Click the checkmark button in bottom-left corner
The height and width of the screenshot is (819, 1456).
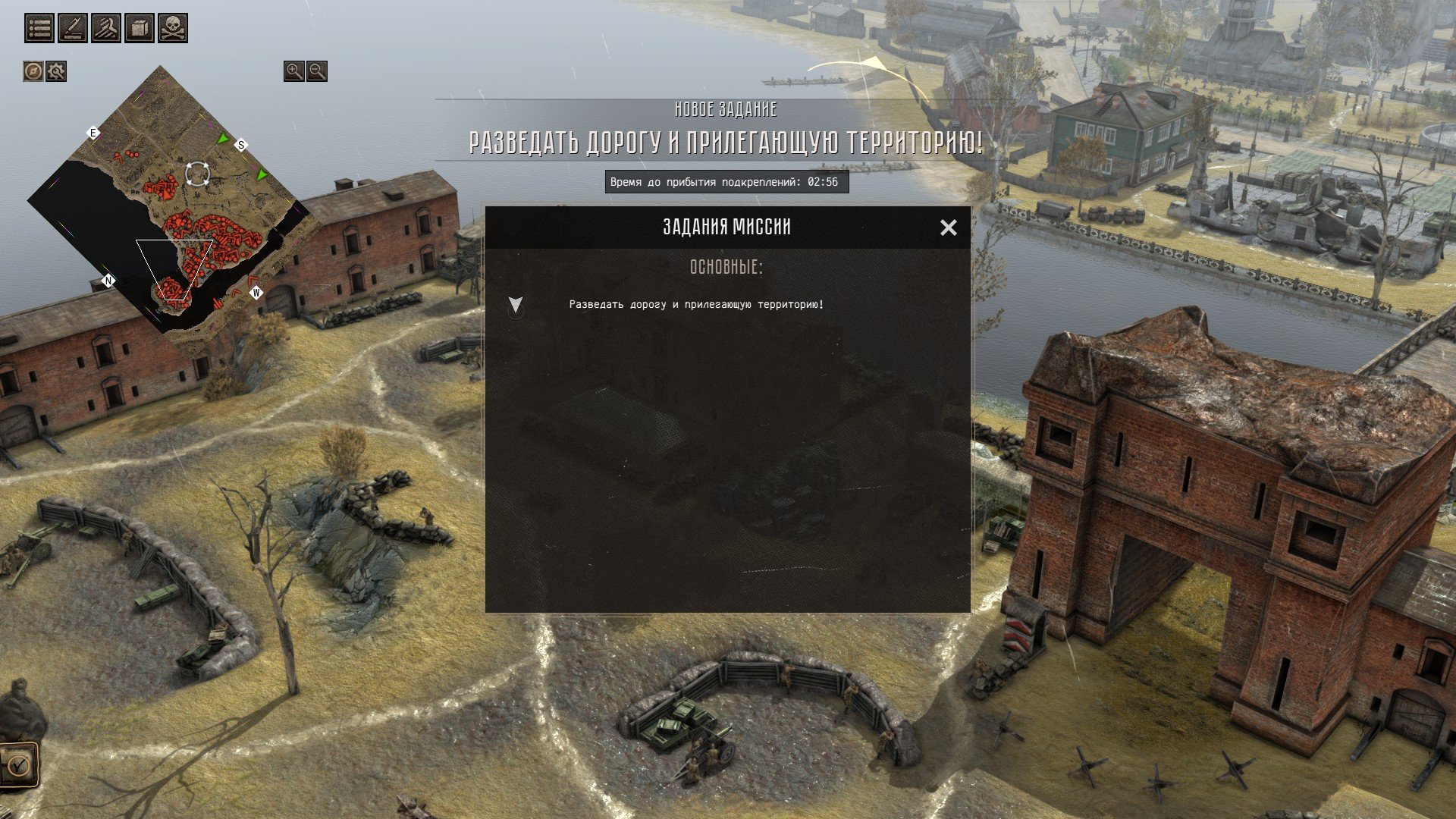tap(17, 764)
